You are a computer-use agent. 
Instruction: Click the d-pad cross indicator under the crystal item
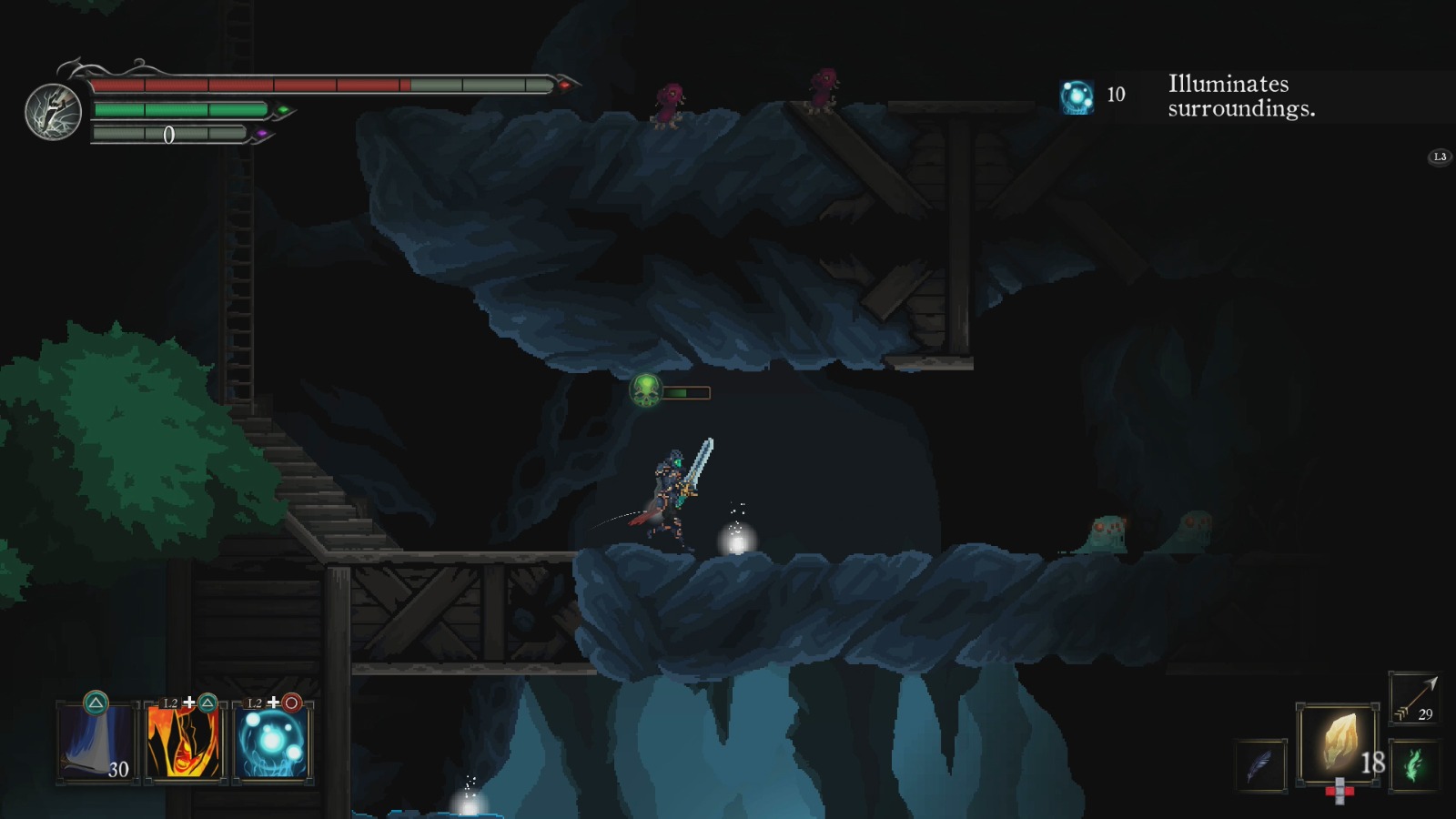(1340, 794)
